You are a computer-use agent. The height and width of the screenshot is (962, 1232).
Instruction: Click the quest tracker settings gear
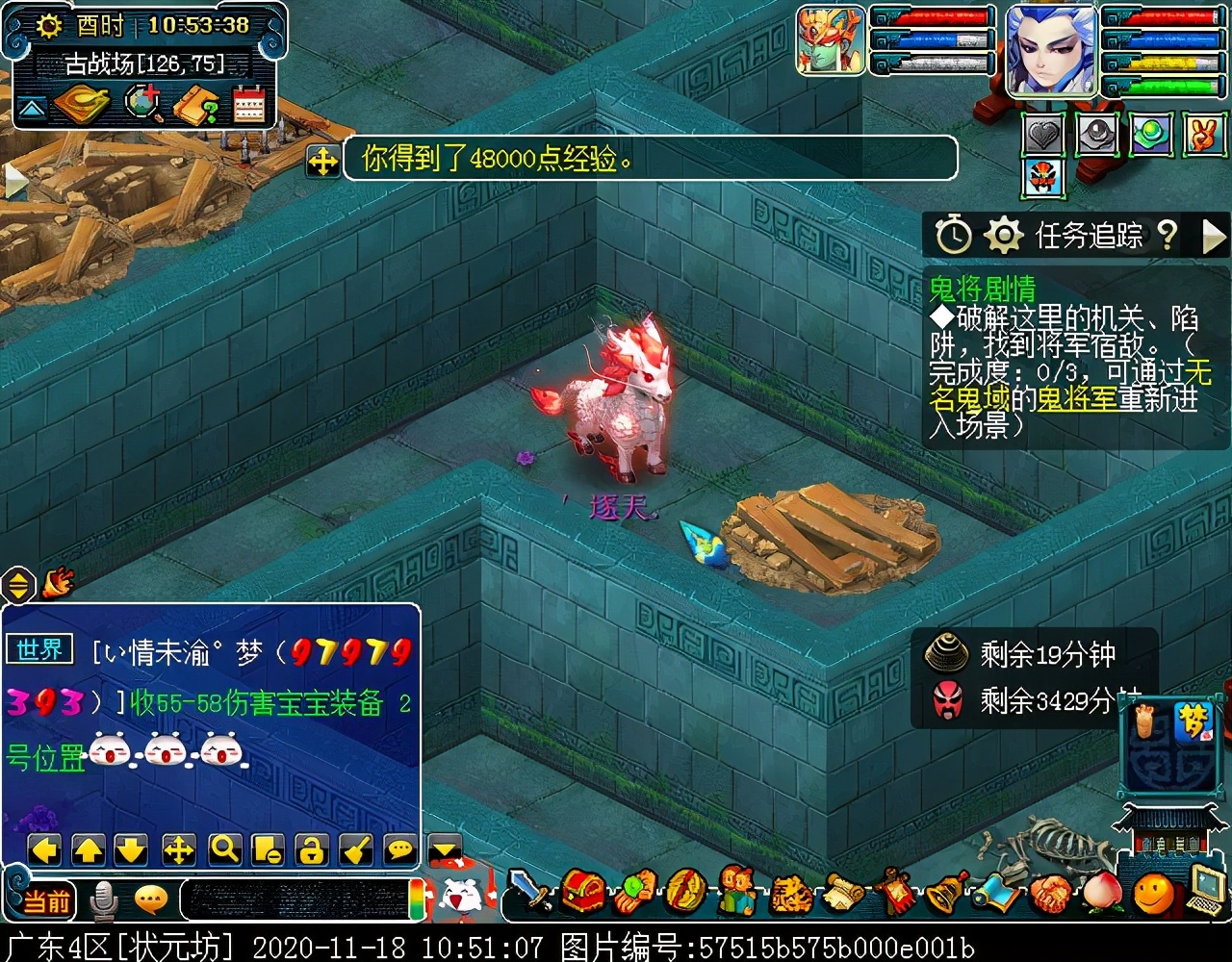(x=1003, y=234)
